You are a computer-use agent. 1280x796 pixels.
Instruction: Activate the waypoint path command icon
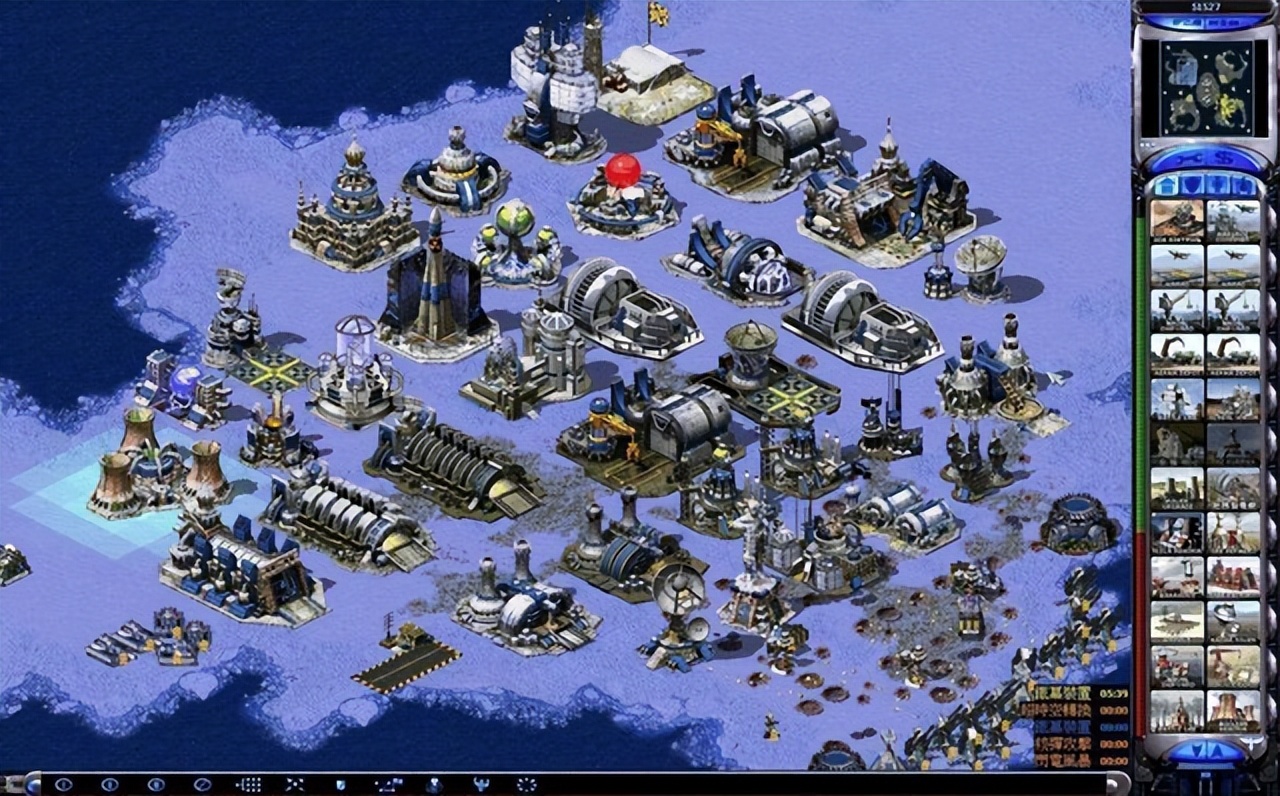[387, 785]
